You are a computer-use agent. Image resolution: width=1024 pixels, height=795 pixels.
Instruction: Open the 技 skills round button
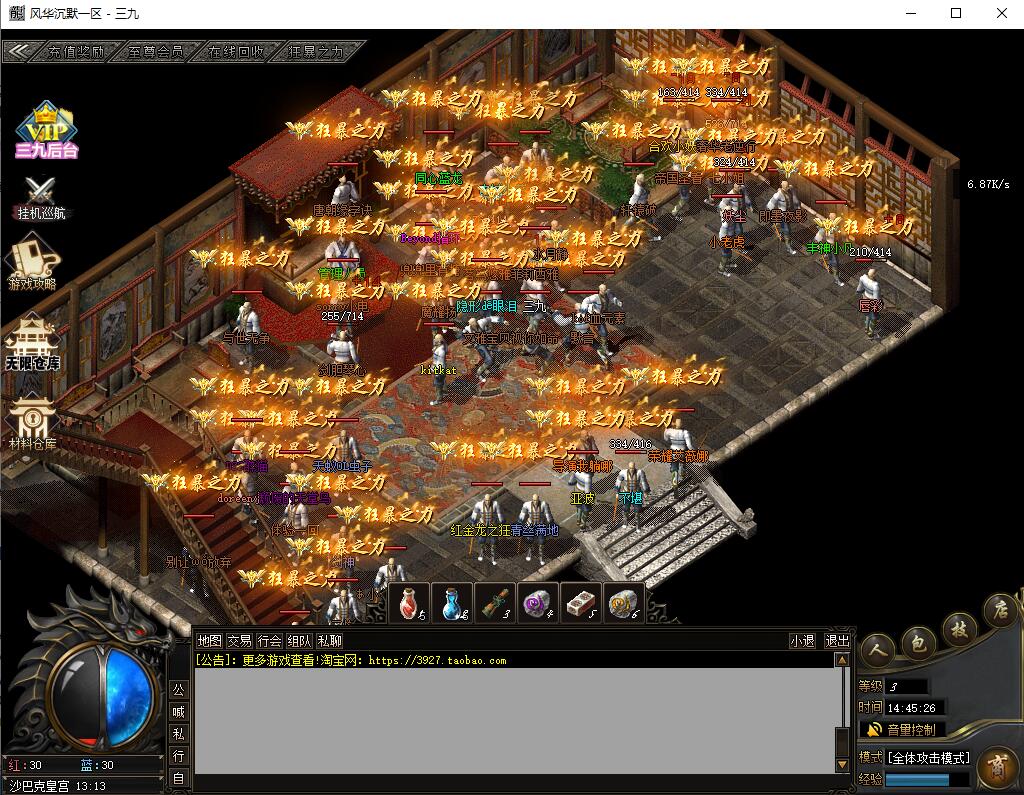[x=958, y=628]
